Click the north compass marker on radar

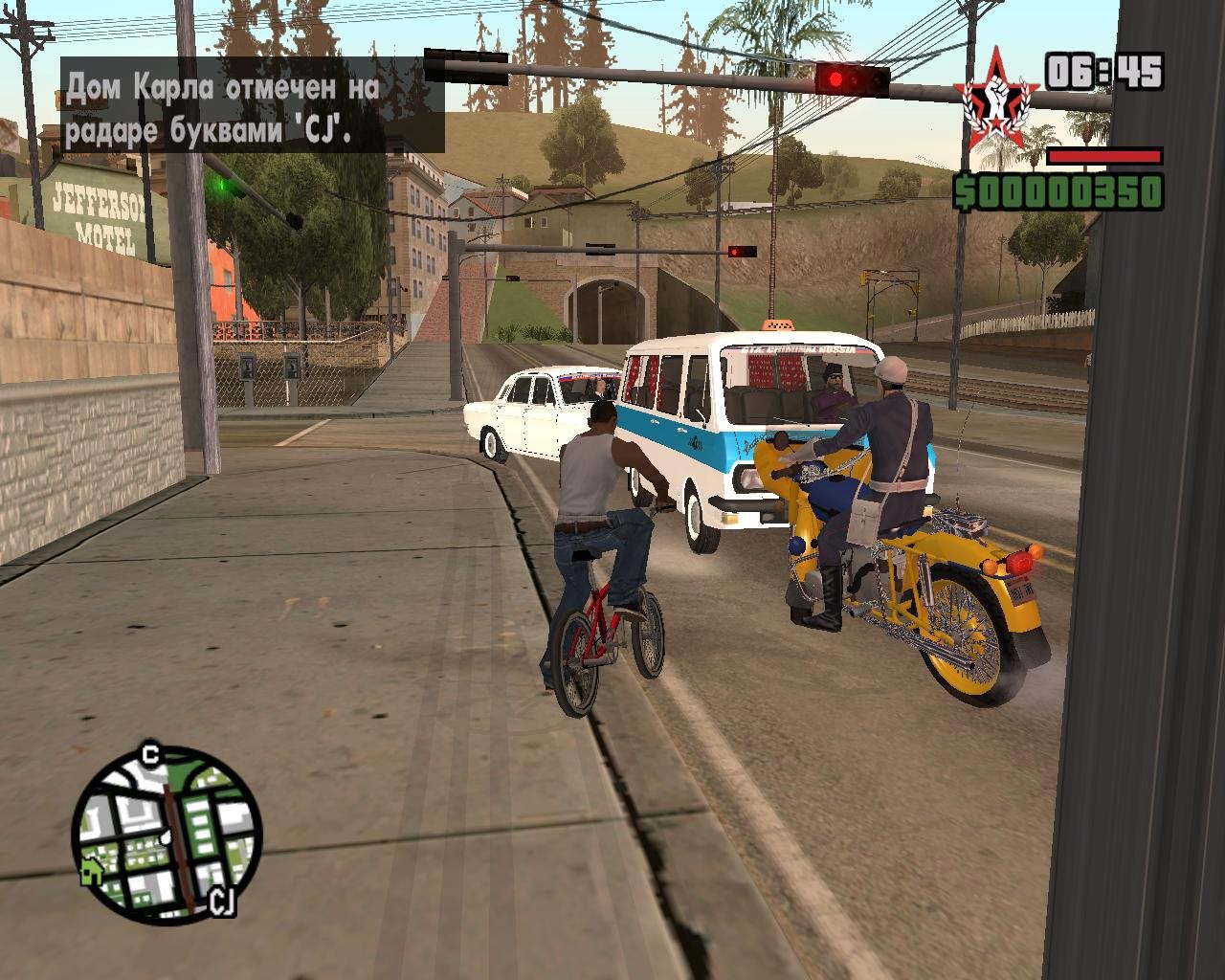(149, 755)
